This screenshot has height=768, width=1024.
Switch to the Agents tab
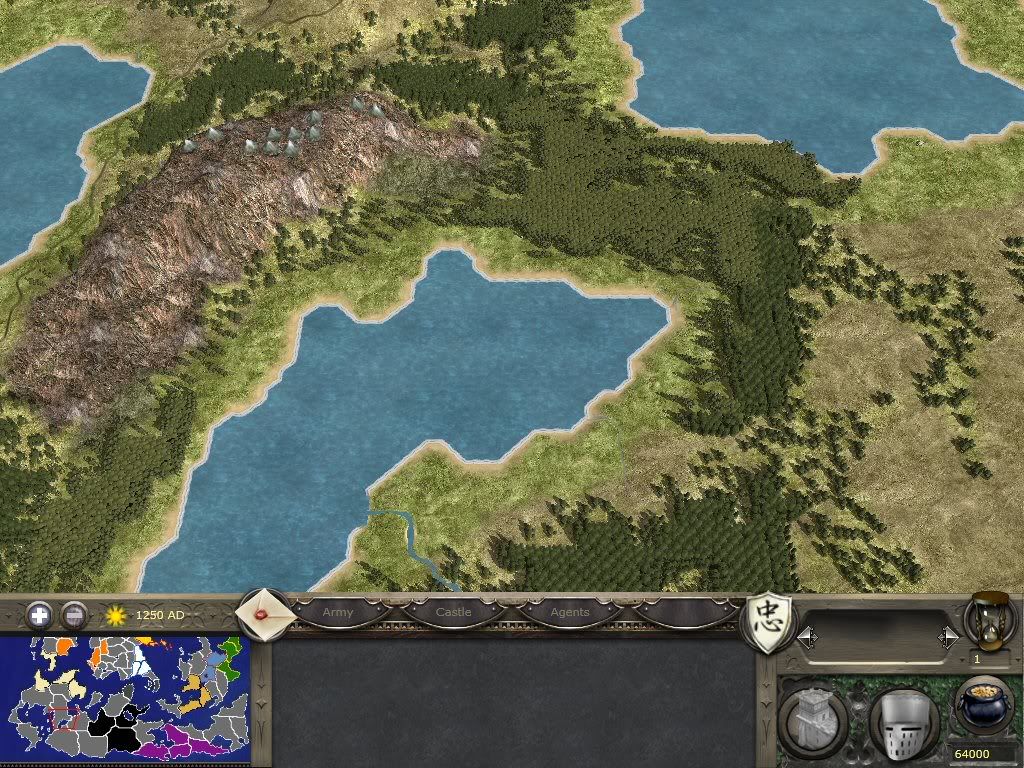(570, 612)
